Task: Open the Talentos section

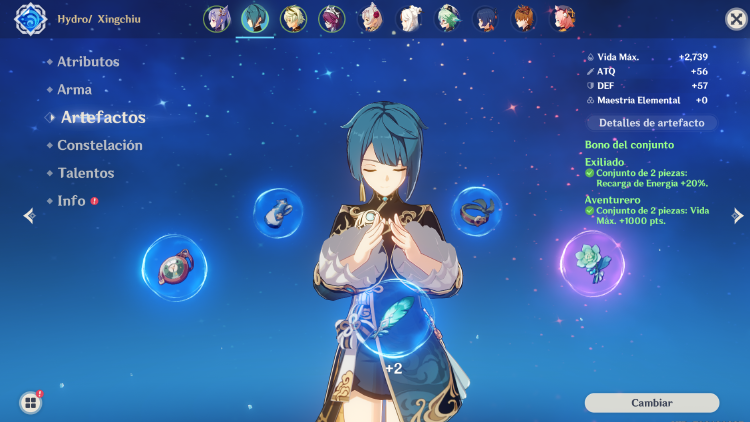Action: pyautogui.click(x=86, y=173)
